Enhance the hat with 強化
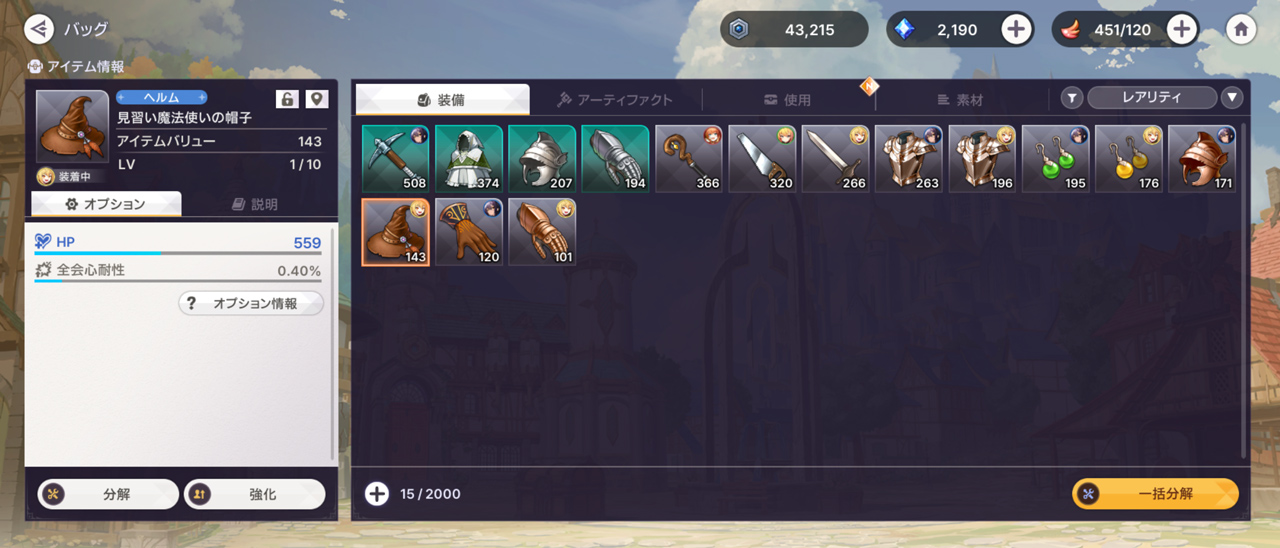1280x548 pixels. point(255,494)
